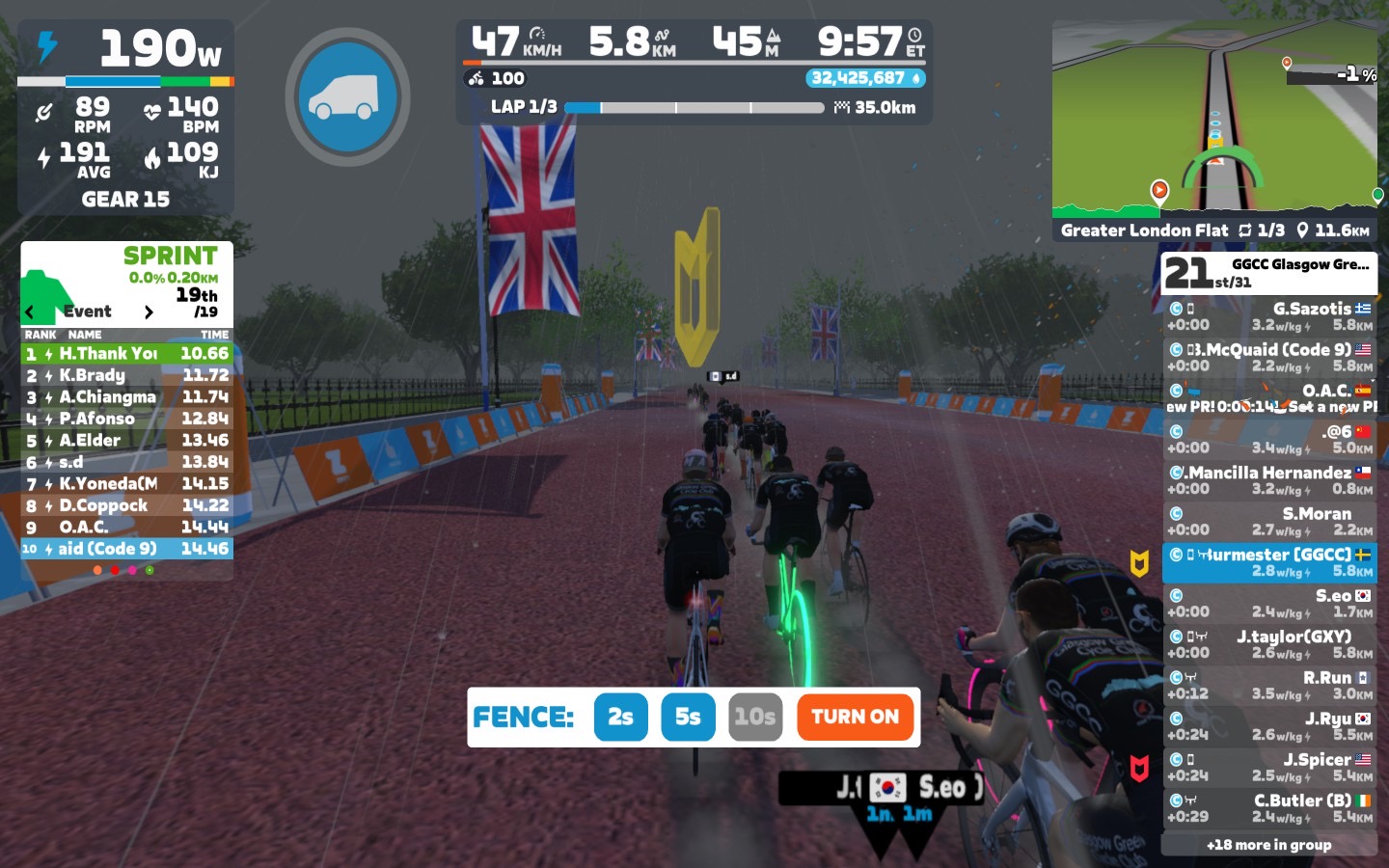Image resolution: width=1389 pixels, height=868 pixels.
Task: Turn on the fence
Action: point(855,717)
